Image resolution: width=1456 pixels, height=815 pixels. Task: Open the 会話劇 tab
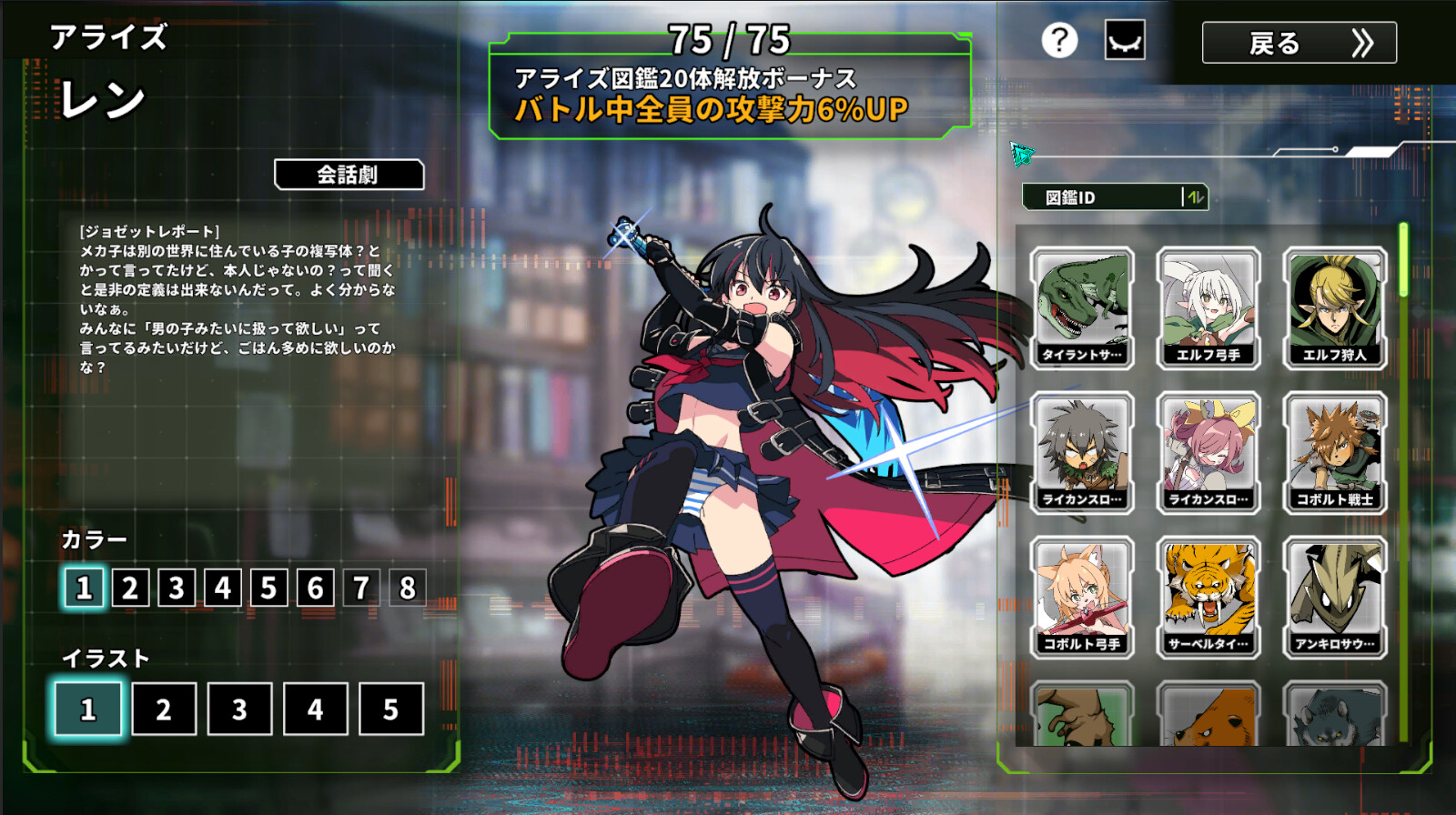tap(348, 173)
